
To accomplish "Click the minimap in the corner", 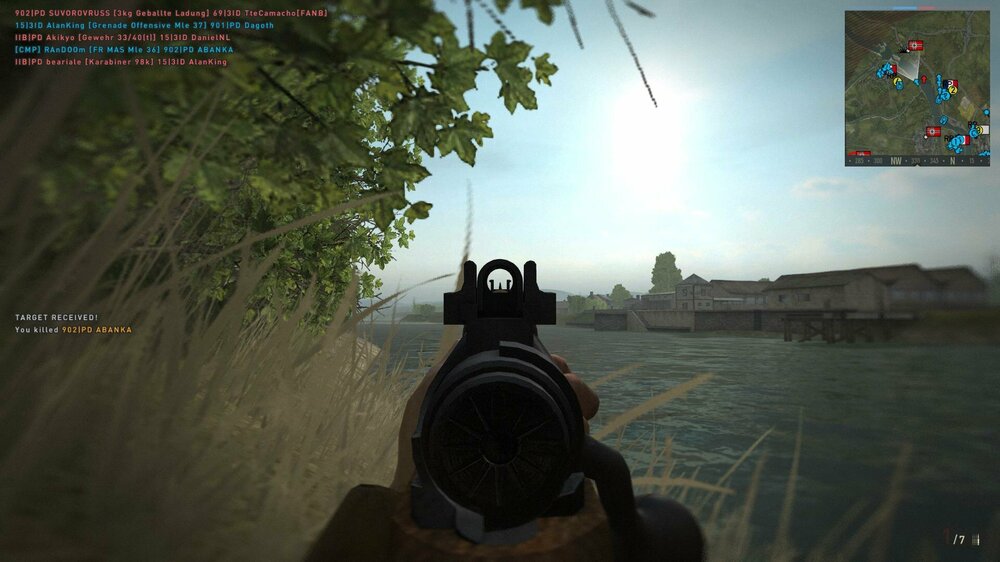I will click(x=916, y=88).
